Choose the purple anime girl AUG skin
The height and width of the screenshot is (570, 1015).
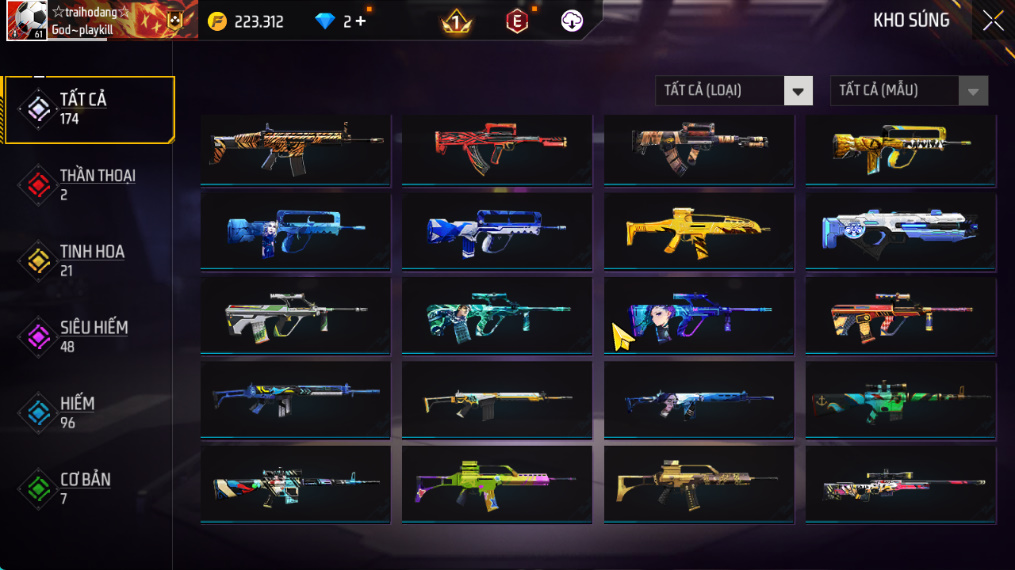tap(698, 316)
